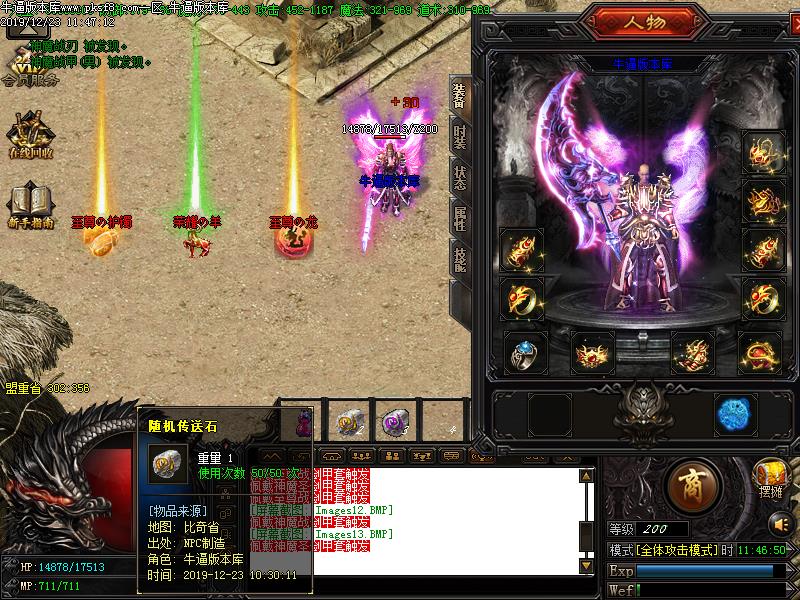
Task: Select the blue gem ring equipment slot
Action: click(522, 351)
